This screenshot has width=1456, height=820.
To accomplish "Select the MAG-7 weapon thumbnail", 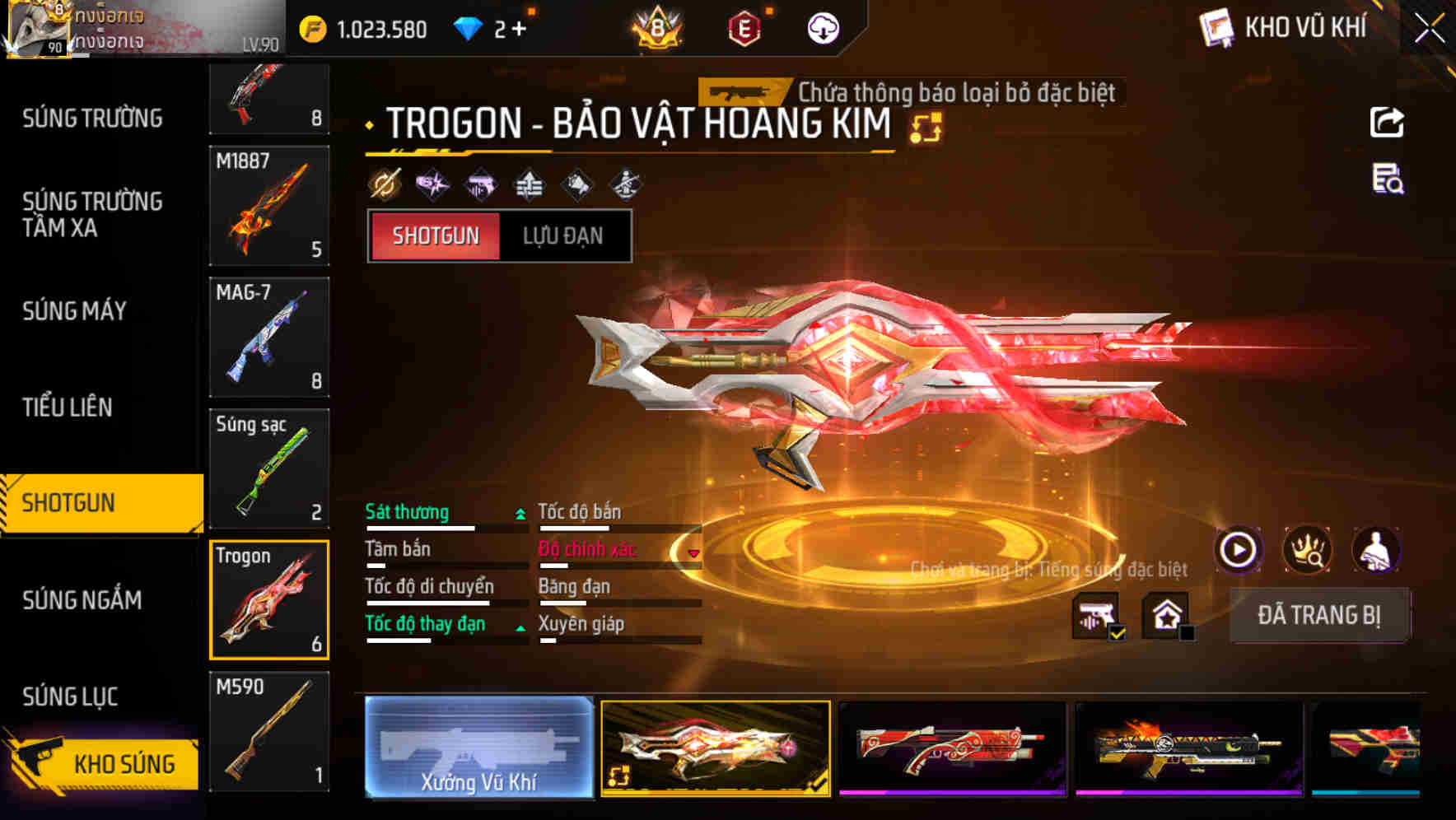I will pos(269,338).
